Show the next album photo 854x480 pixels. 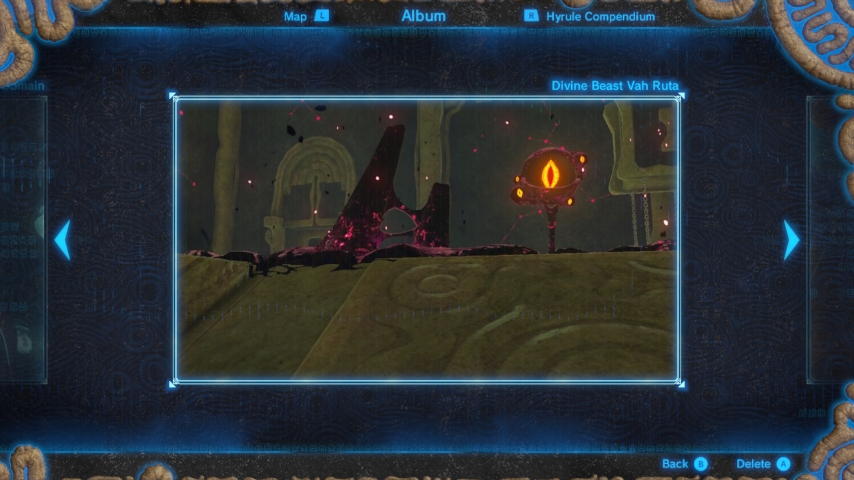click(x=791, y=240)
